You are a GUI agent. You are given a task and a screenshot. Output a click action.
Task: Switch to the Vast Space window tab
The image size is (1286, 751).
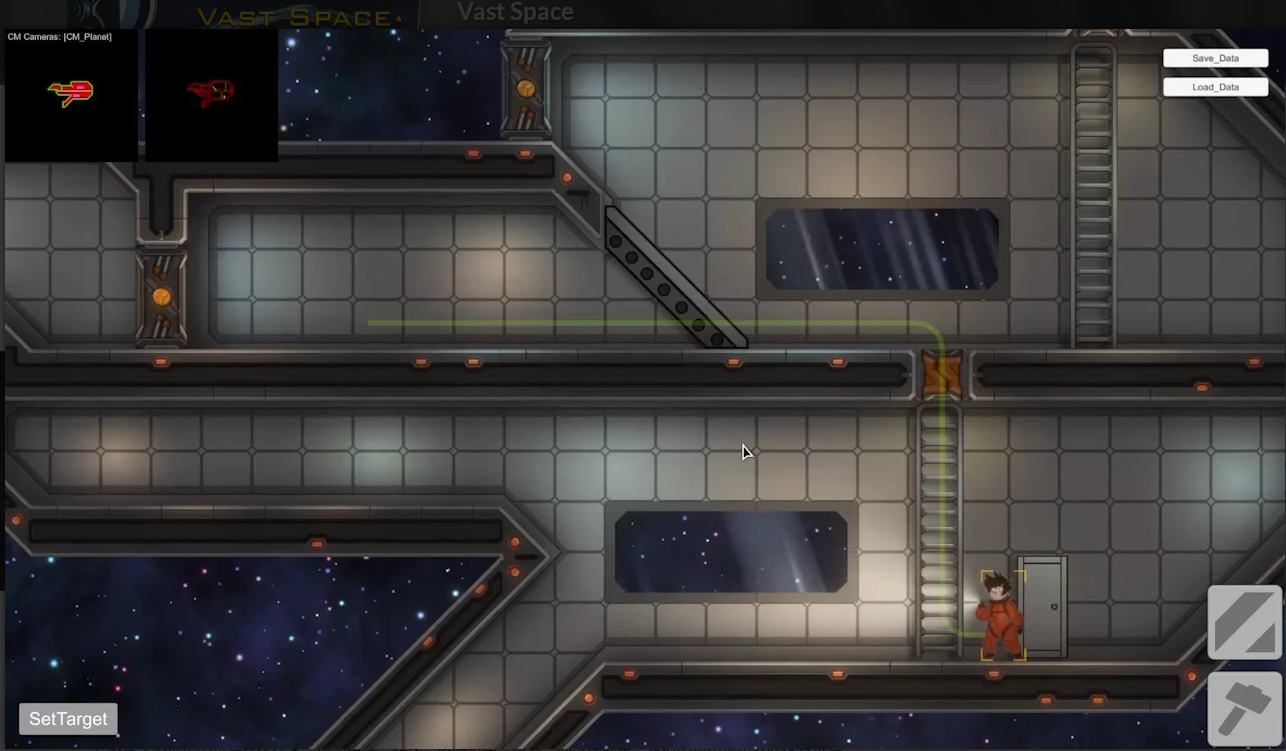coord(515,13)
